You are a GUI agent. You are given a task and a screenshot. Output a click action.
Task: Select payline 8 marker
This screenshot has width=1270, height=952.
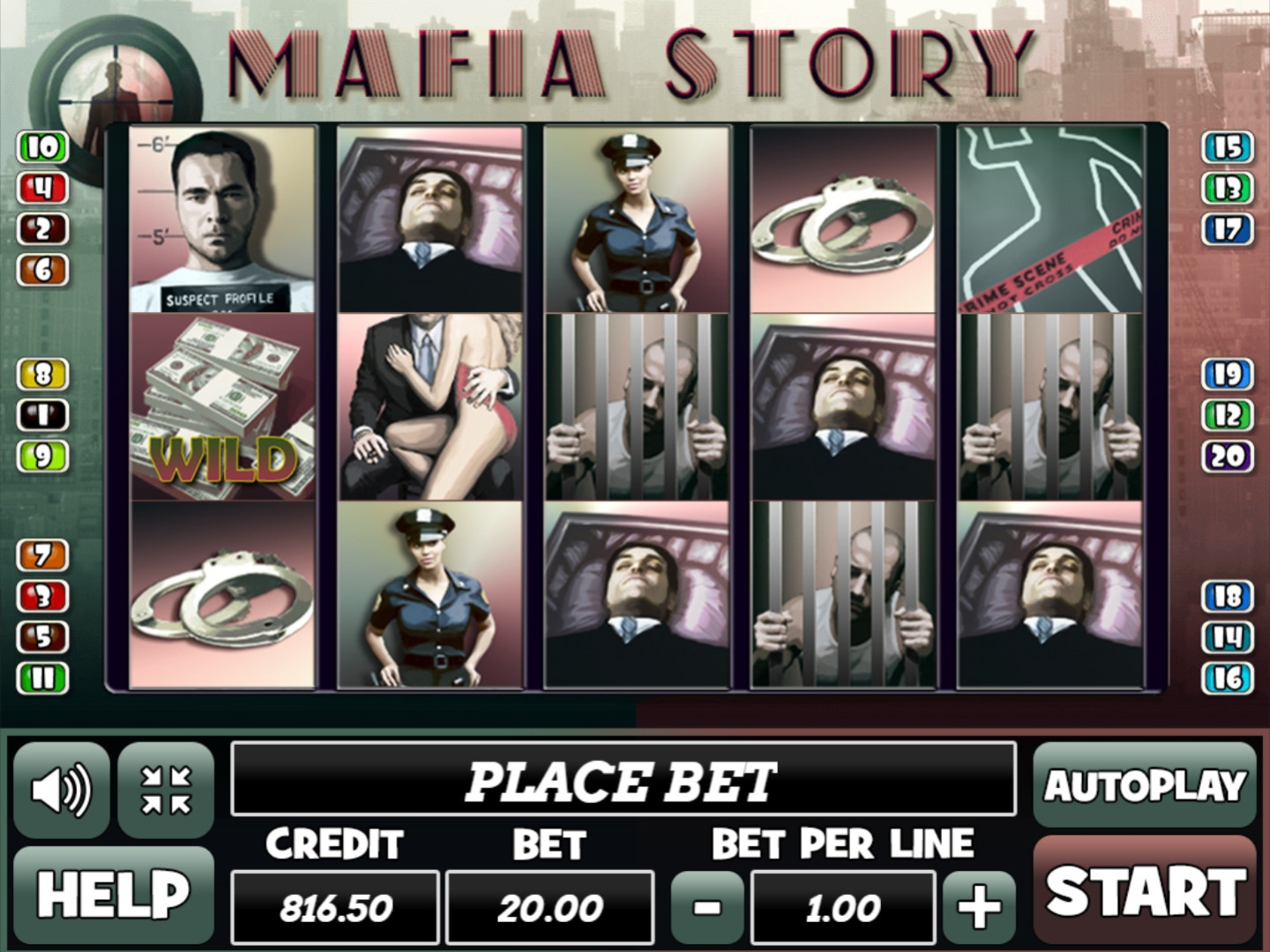[x=42, y=375]
